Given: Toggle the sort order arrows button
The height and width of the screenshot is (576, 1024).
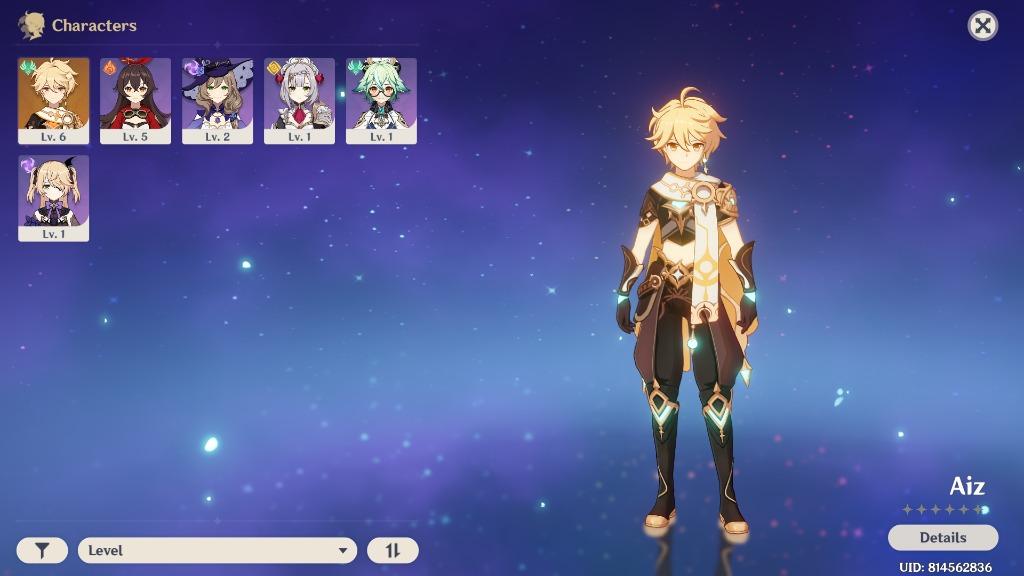Looking at the screenshot, I should 393,550.
